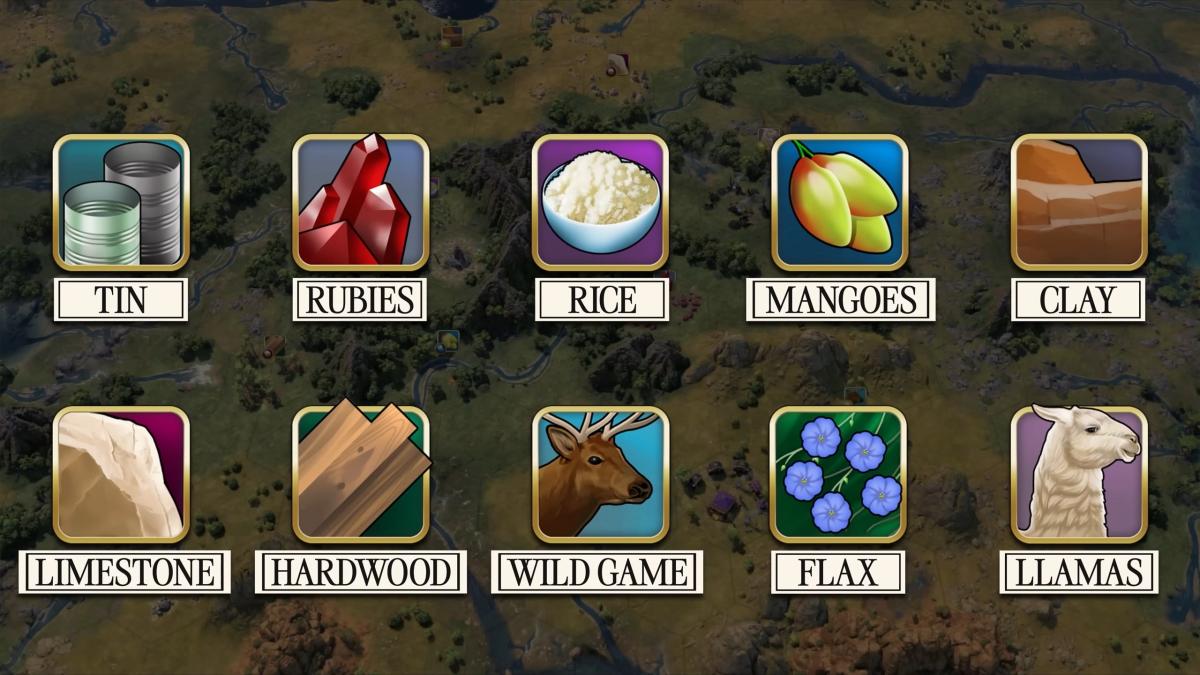Click the Rice bowl icon

[x=600, y=203]
